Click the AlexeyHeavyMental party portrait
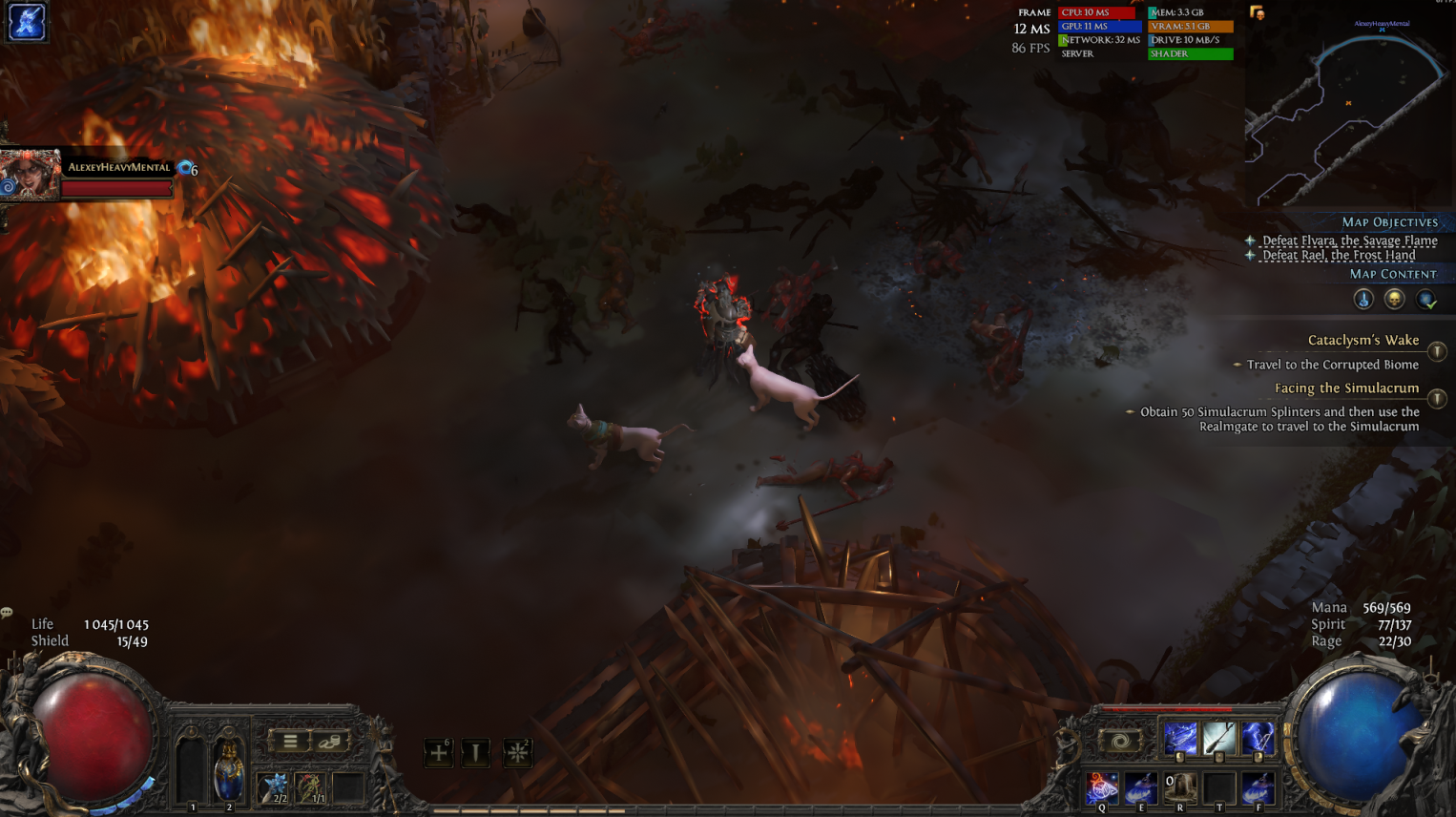Viewport: 1456px width, 817px height. pyautogui.click(x=30, y=175)
